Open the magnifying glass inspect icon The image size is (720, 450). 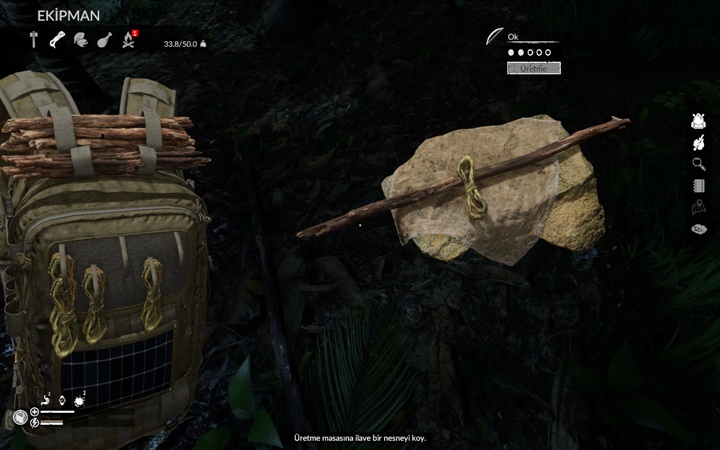(x=699, y=164)
